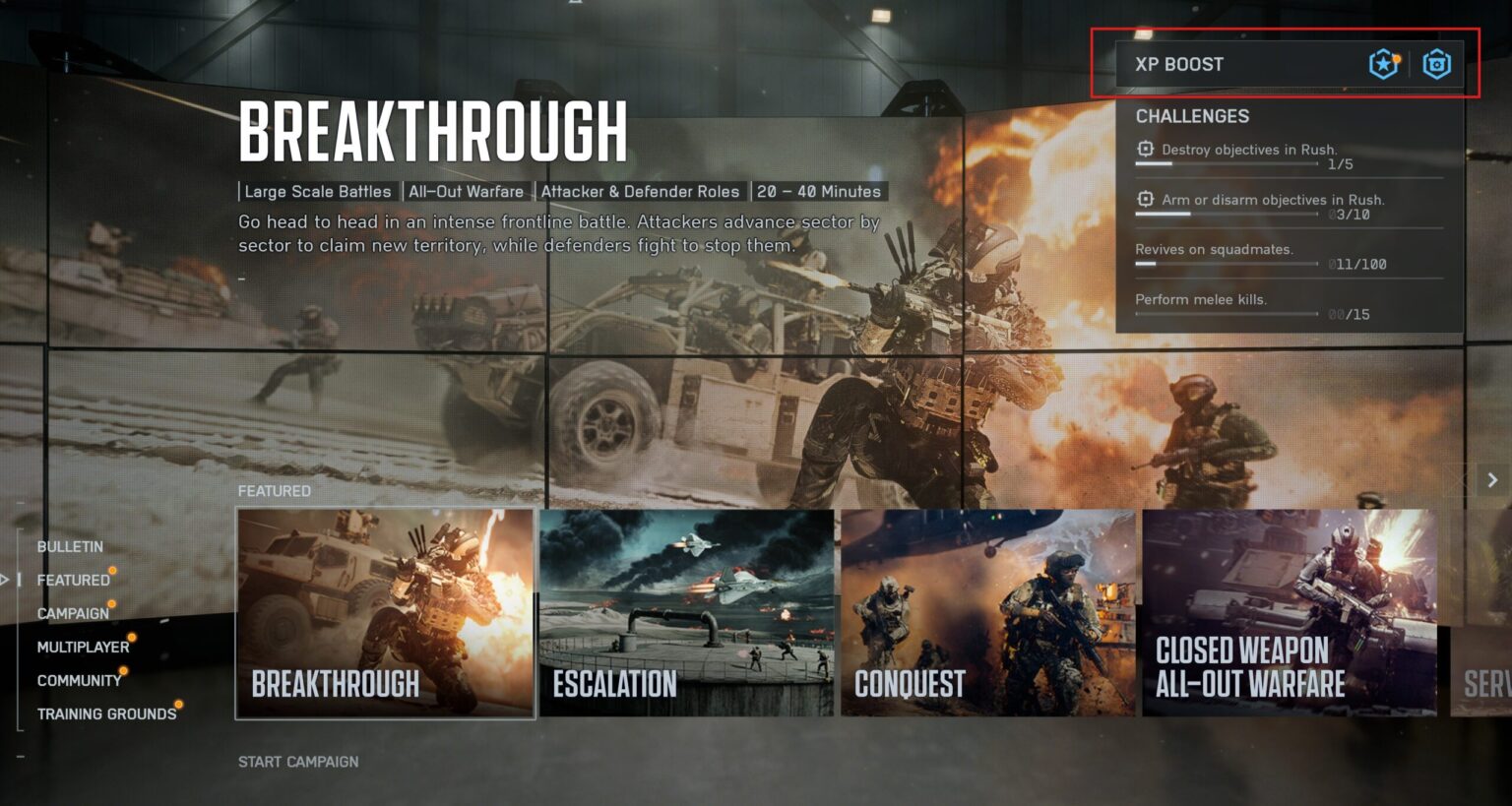Click the right chevron to browse more game modes
The image size is (1512, 806).
pos(1492,480)
